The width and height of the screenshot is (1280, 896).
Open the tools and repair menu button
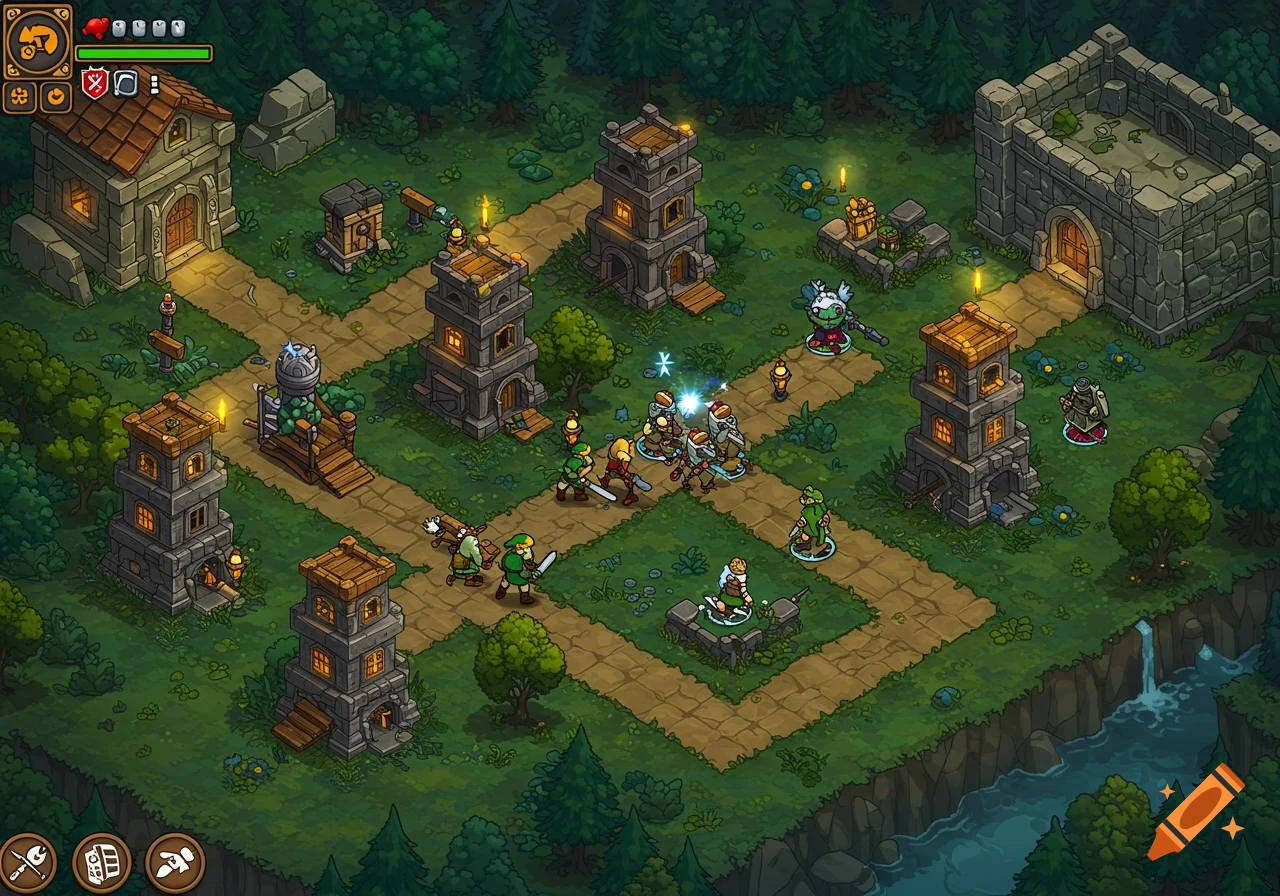(x=27, y=862)
